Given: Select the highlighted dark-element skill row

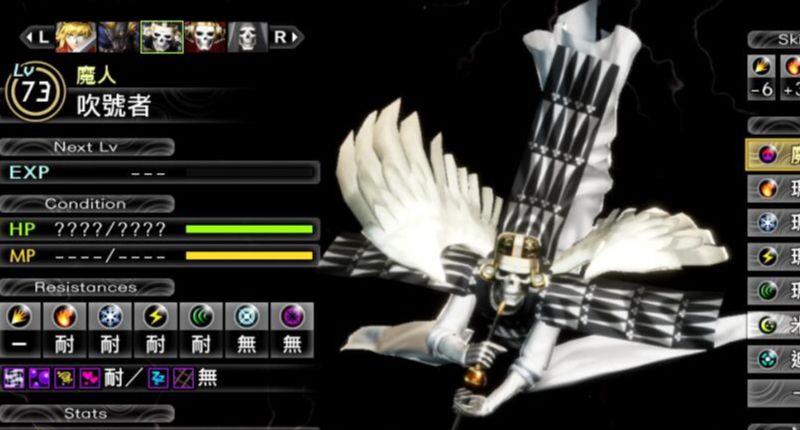Looking at the screenshot, I should (x=773, y=155).
